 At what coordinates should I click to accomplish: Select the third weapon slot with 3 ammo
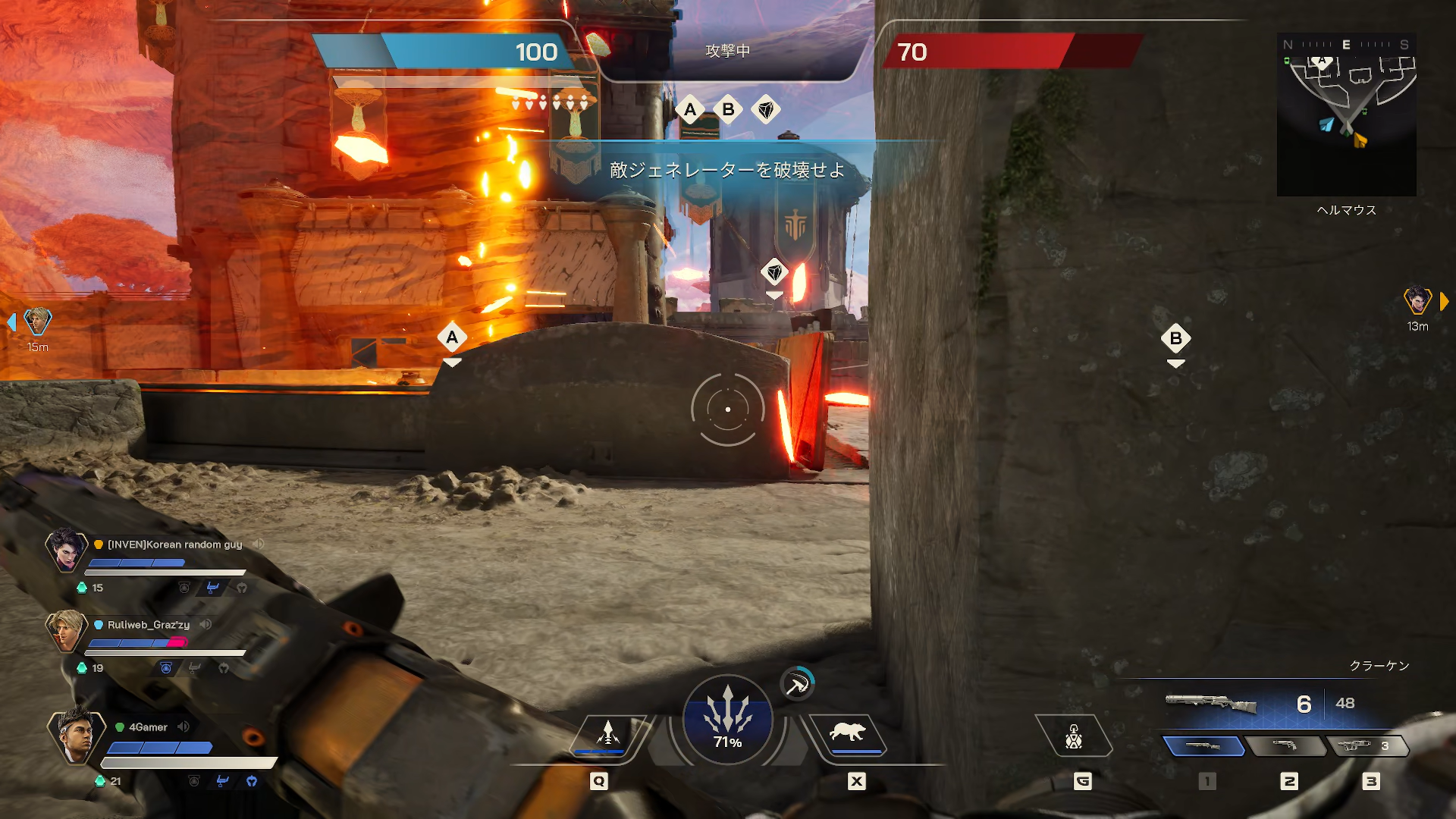tap(1366, 746)
